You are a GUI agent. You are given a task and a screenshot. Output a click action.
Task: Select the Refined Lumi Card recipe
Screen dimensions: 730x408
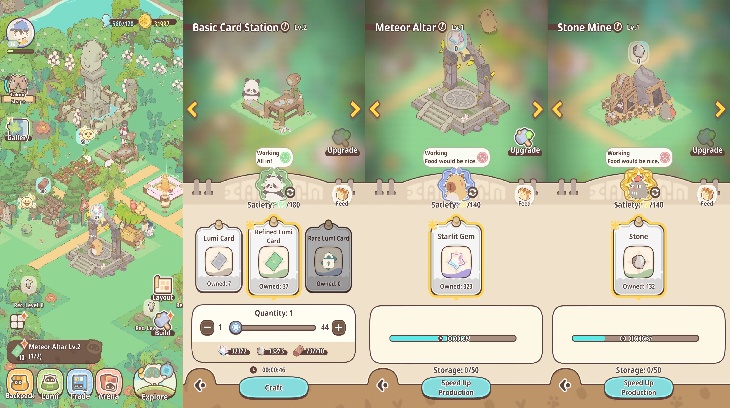(x=274, y=260)
